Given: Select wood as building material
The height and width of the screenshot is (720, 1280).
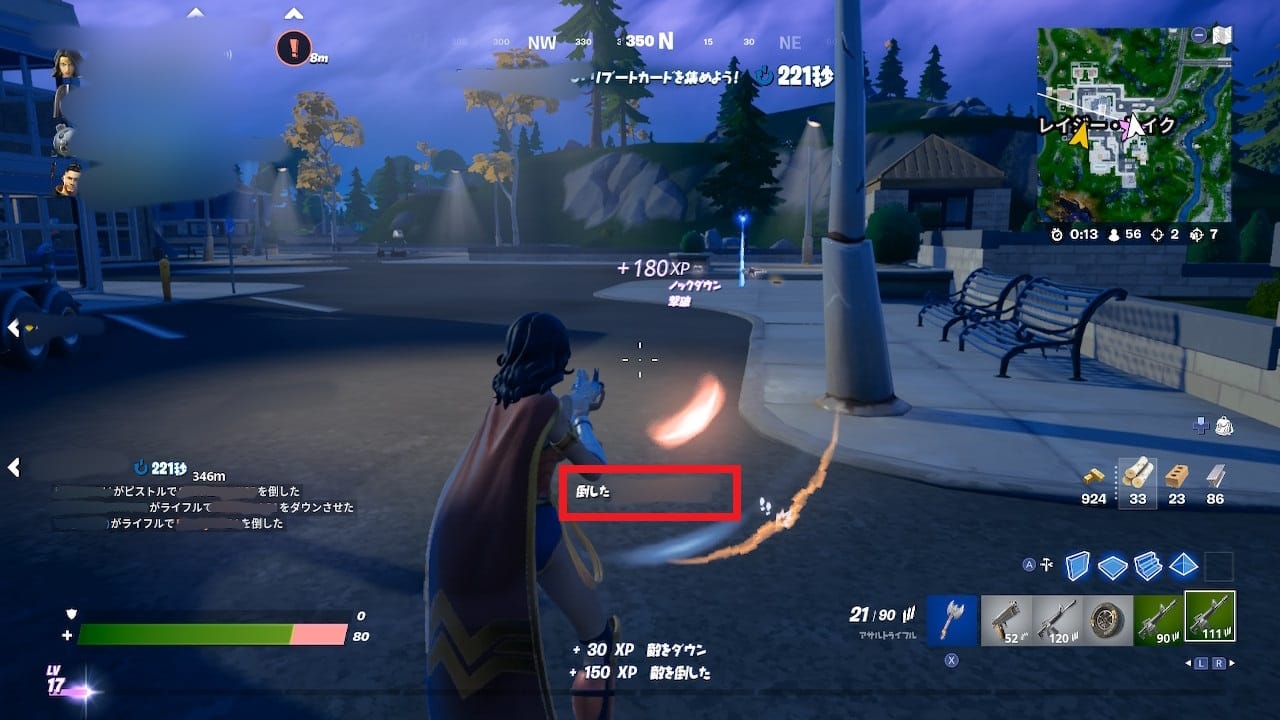Looking at the screenshot, I should (x=1138, y=477).
